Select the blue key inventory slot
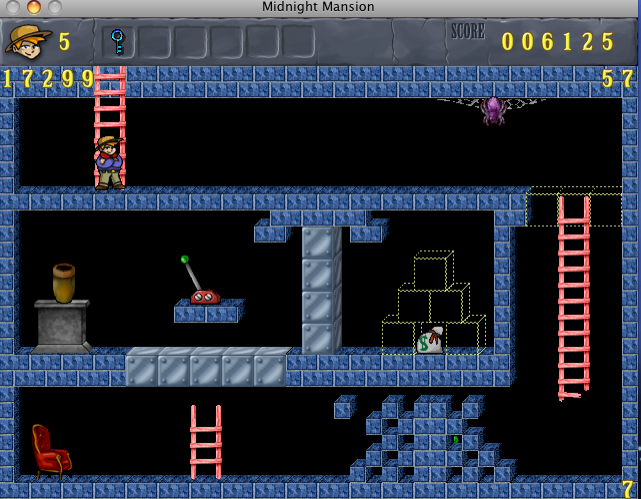 pyautogui.click(x=118, y=42)
